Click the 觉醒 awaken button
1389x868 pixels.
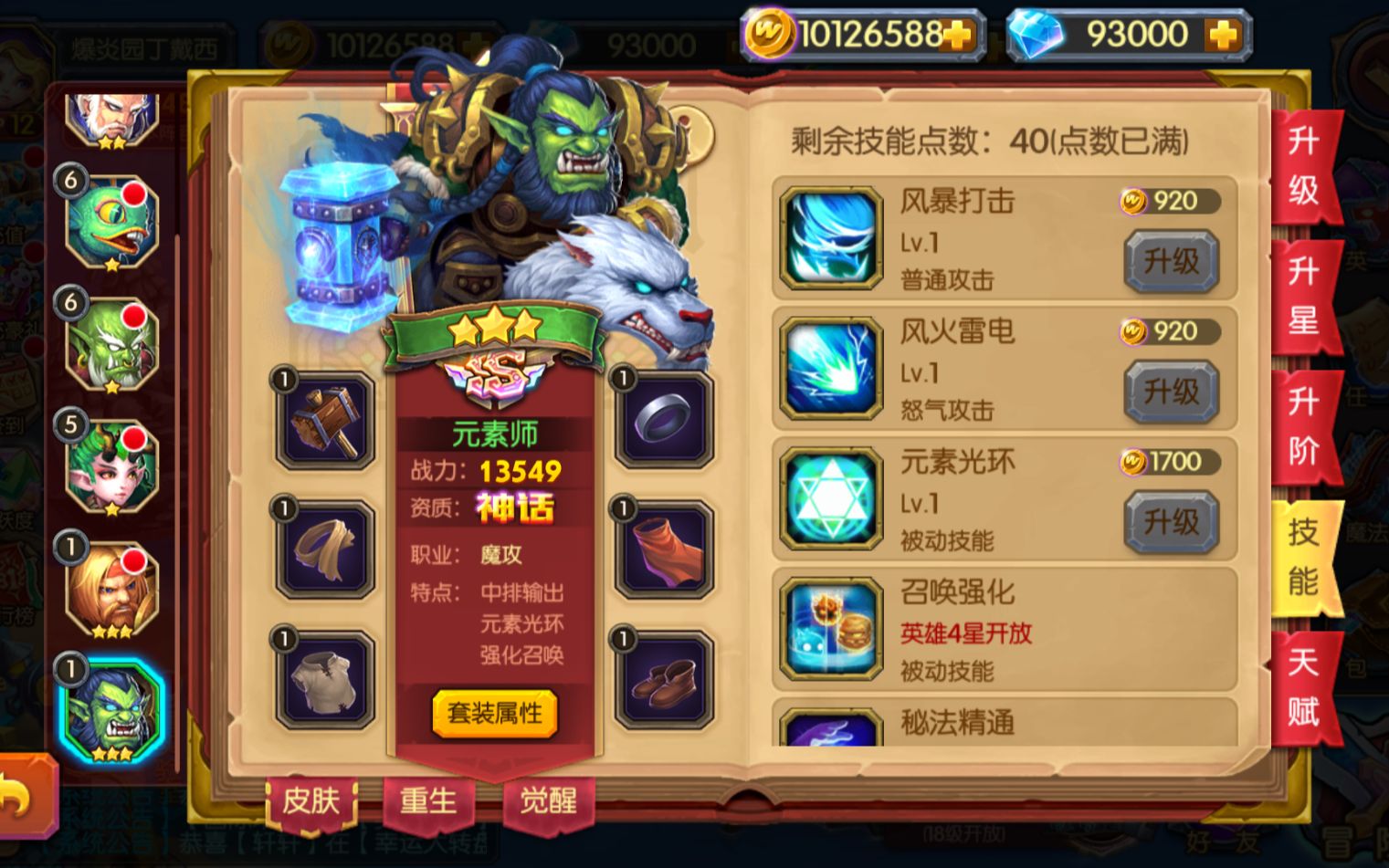[x=548, y=800]
